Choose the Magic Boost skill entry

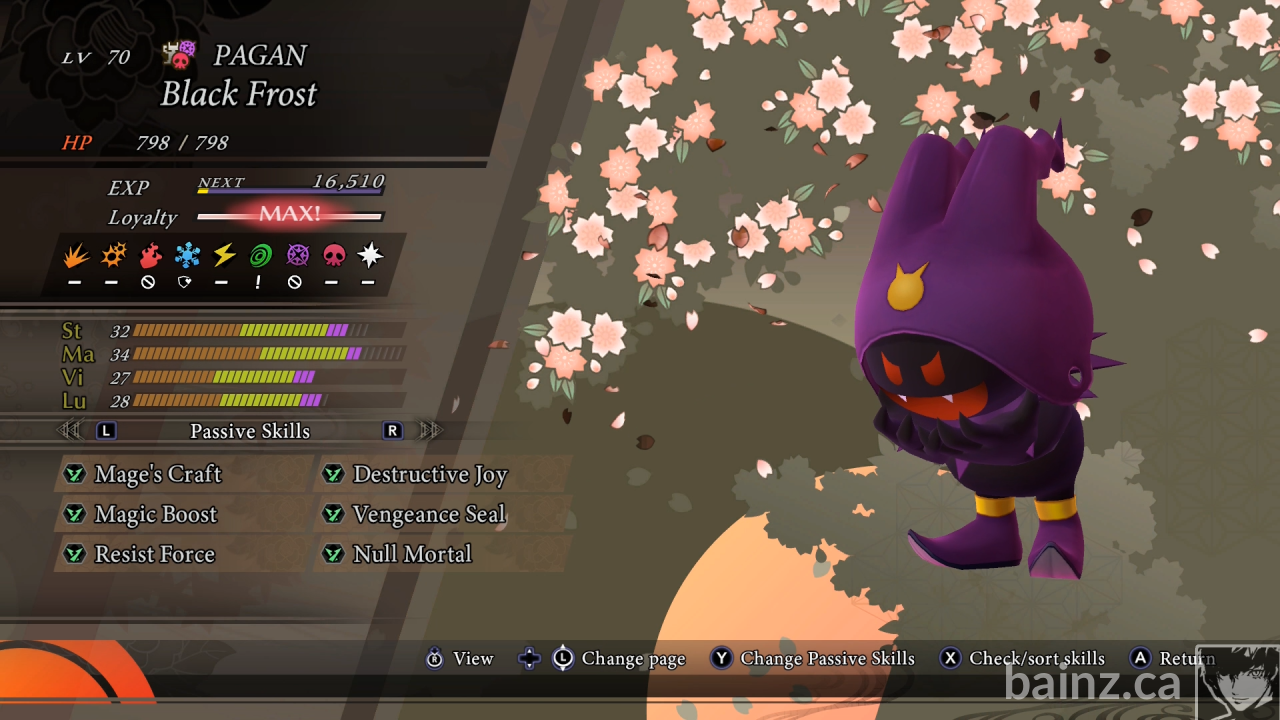pyautogui.click(x=155, y=514)
